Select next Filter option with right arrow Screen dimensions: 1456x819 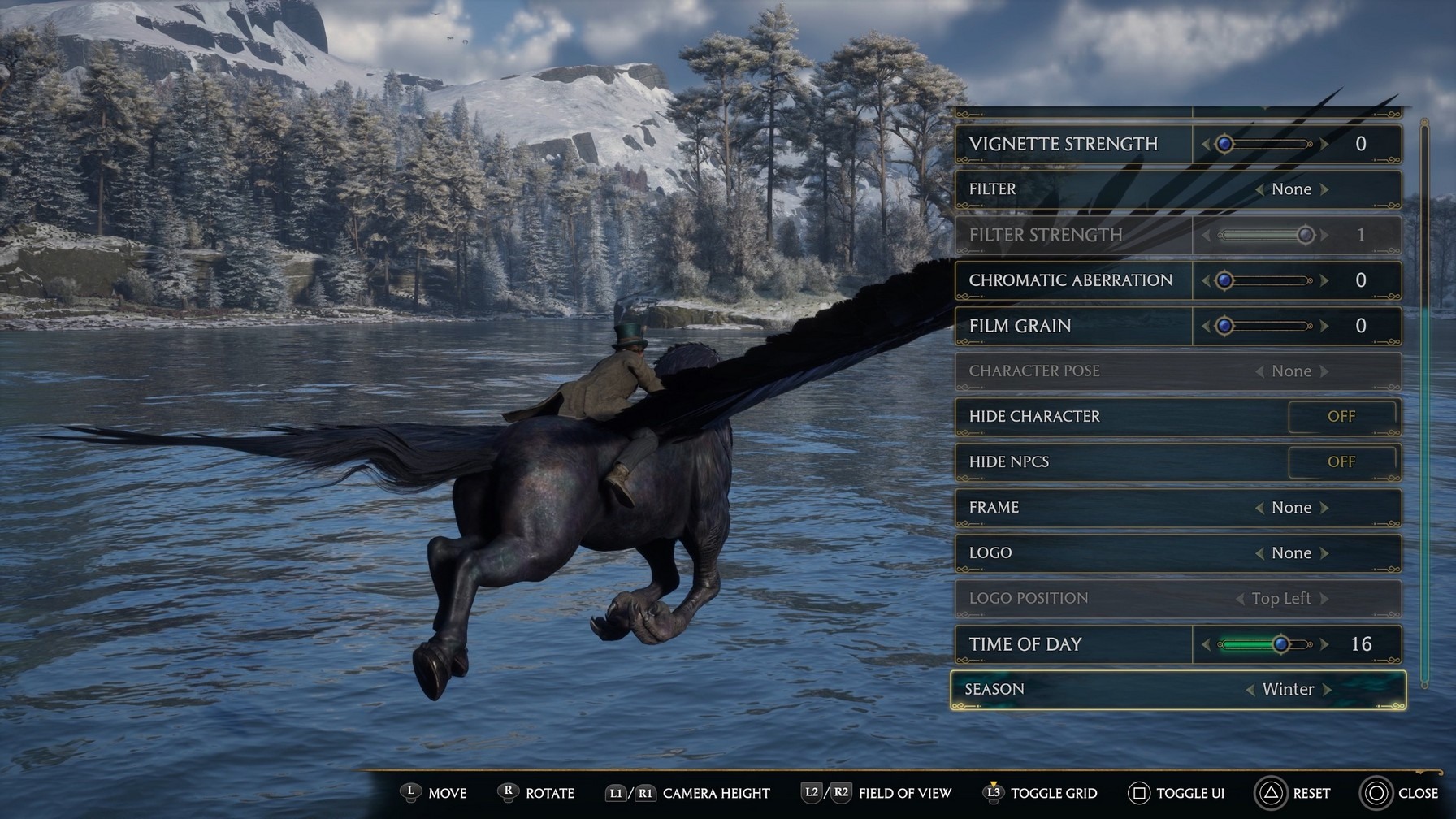(1325, 189)
